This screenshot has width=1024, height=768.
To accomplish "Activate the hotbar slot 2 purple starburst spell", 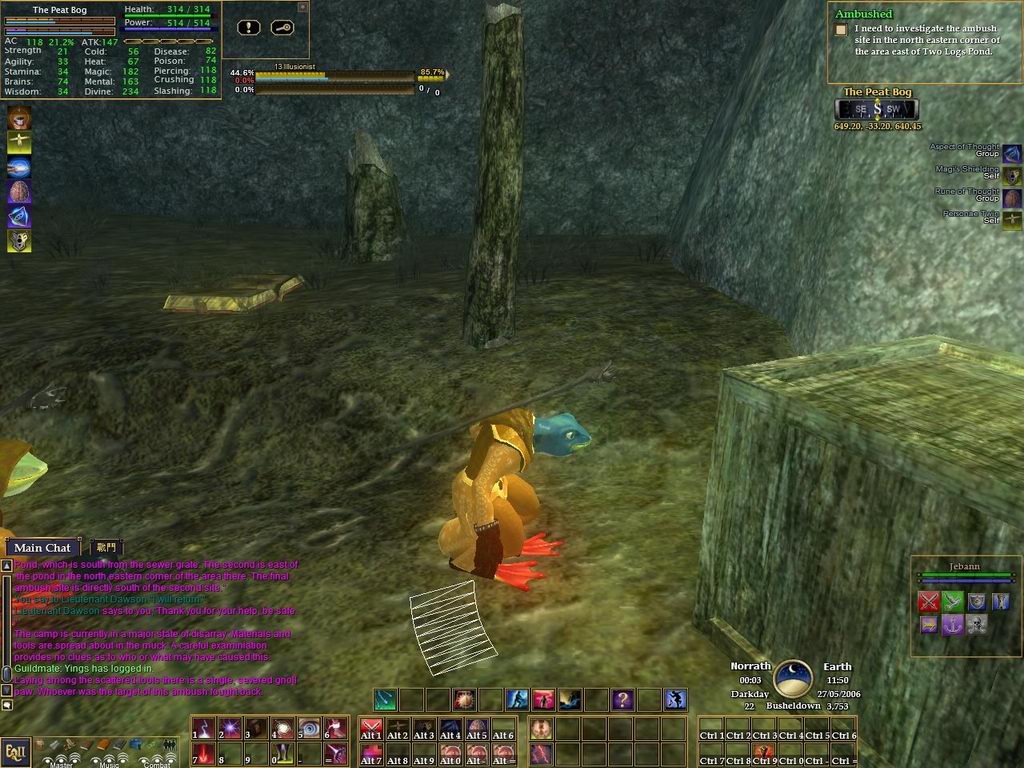I will pos(229,729).
